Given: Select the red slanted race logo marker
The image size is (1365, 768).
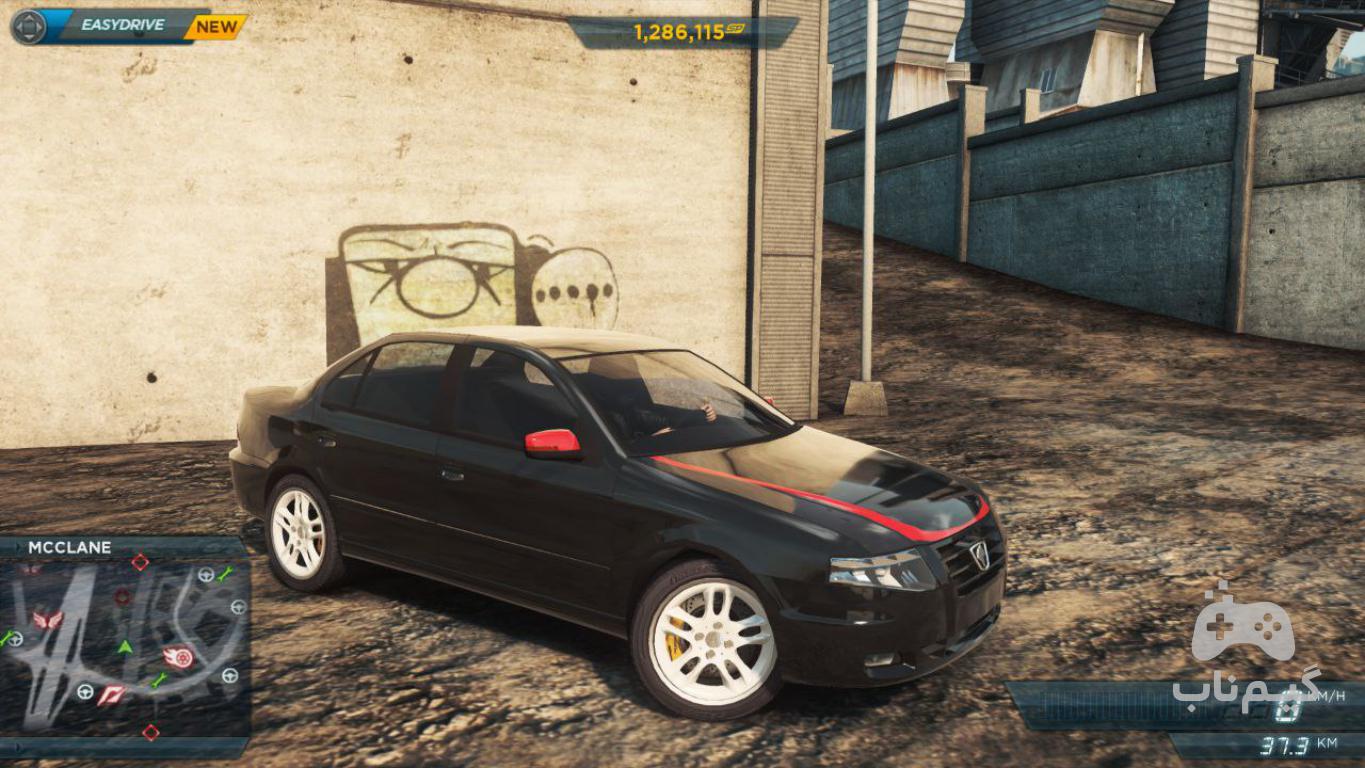Looking at the screenshot, I should 110,695.
